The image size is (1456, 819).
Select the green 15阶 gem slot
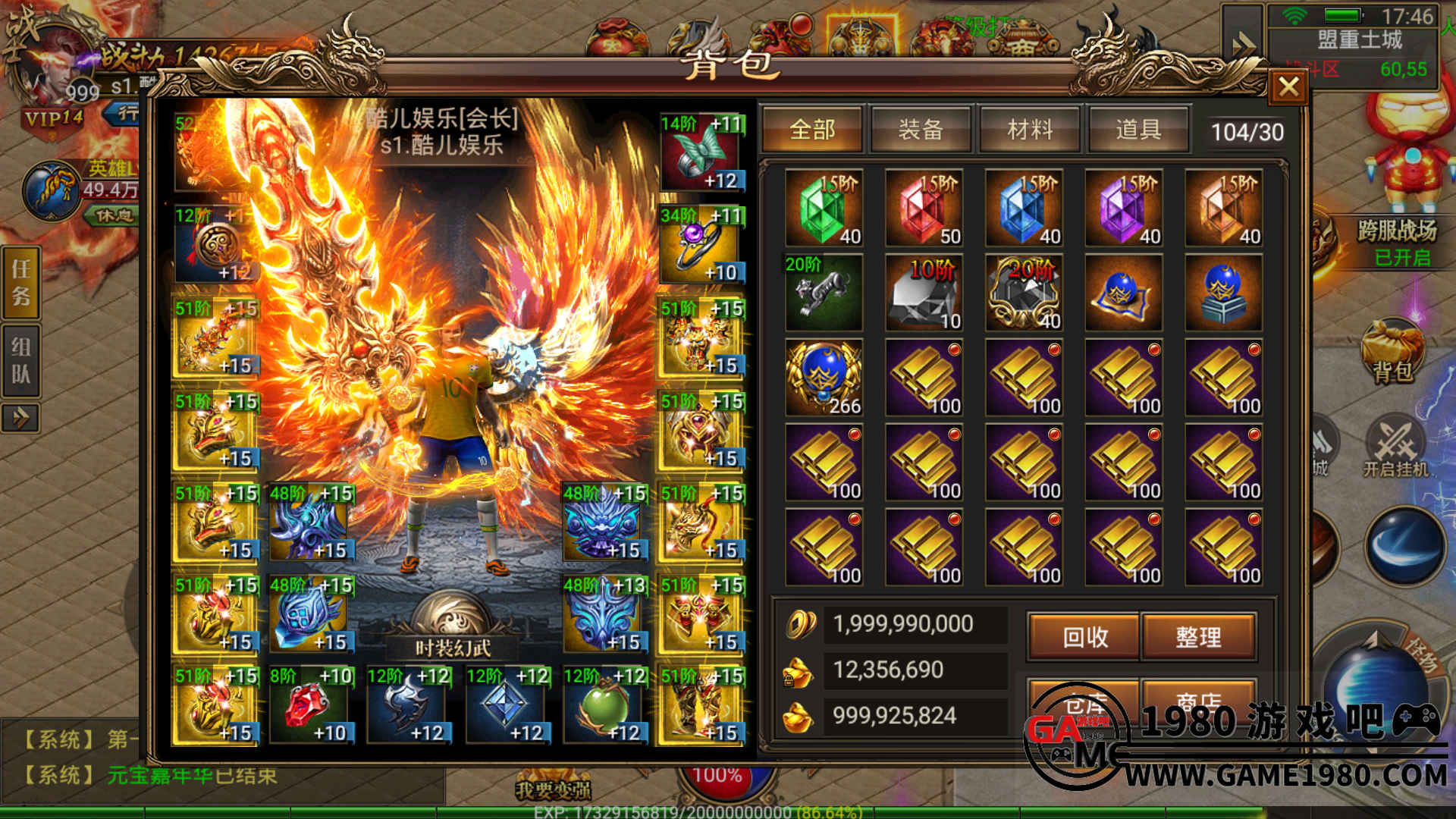[824, 209]
